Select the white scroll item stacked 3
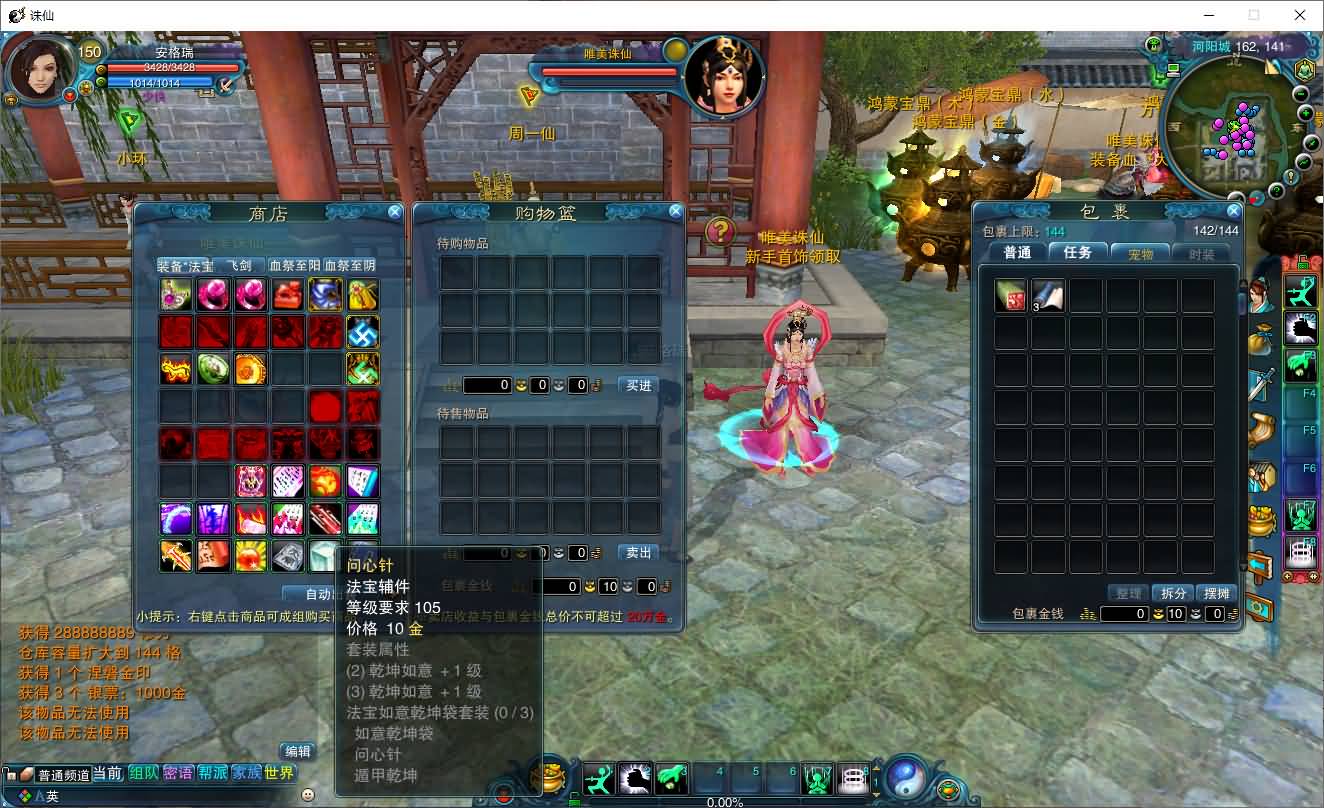Screen dimensions: 1324x808 click(x=1048, y=295)
